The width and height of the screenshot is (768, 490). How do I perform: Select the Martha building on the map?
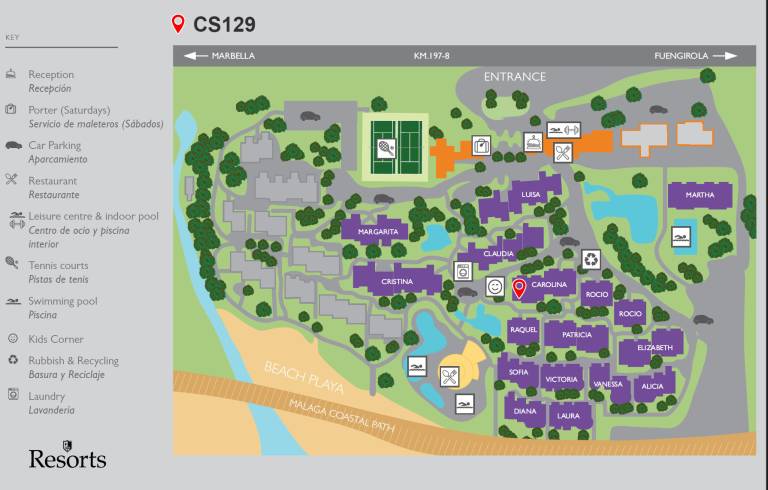coord(700,195)
